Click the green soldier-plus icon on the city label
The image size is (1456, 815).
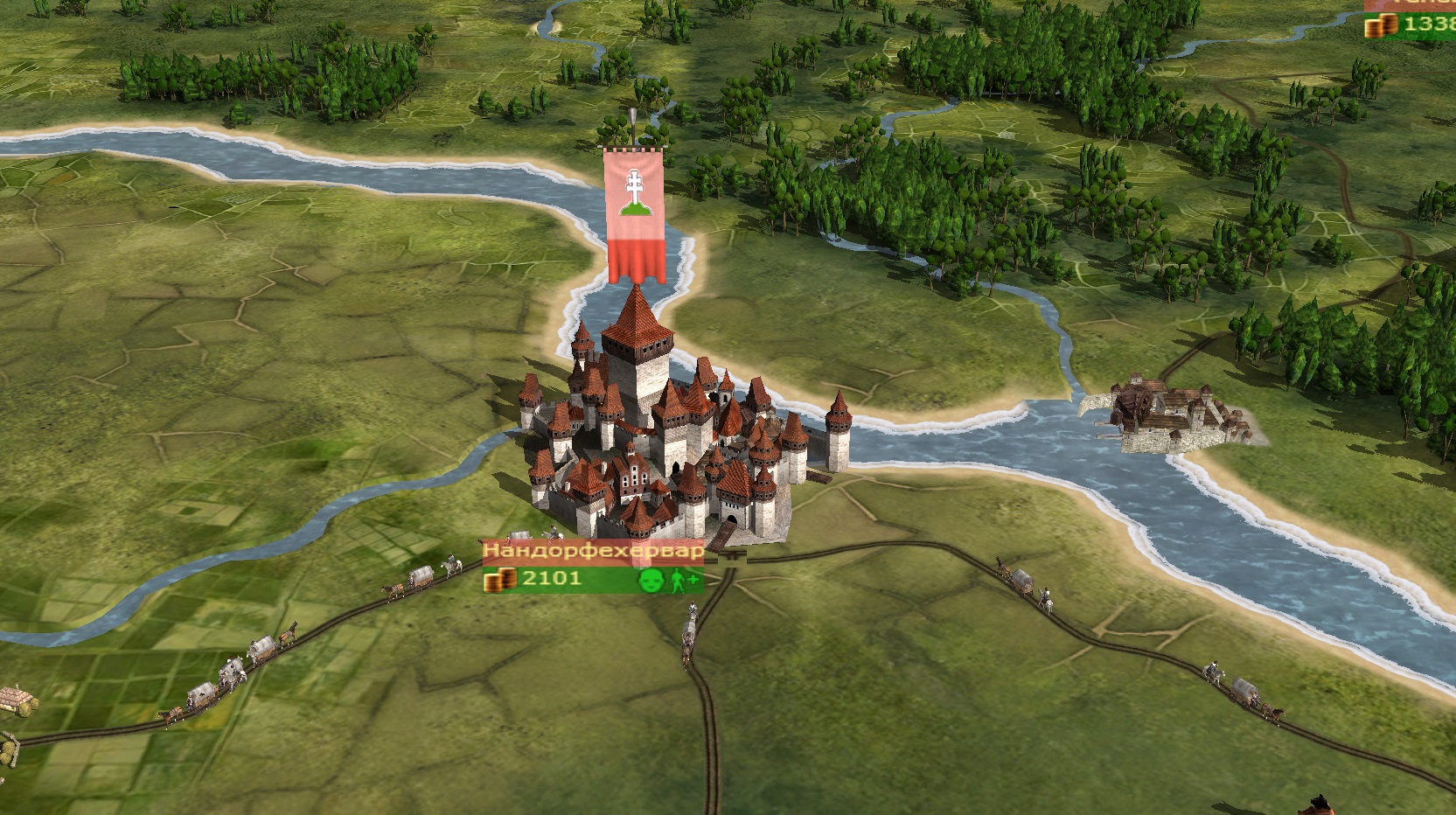(x=683, y=580)
